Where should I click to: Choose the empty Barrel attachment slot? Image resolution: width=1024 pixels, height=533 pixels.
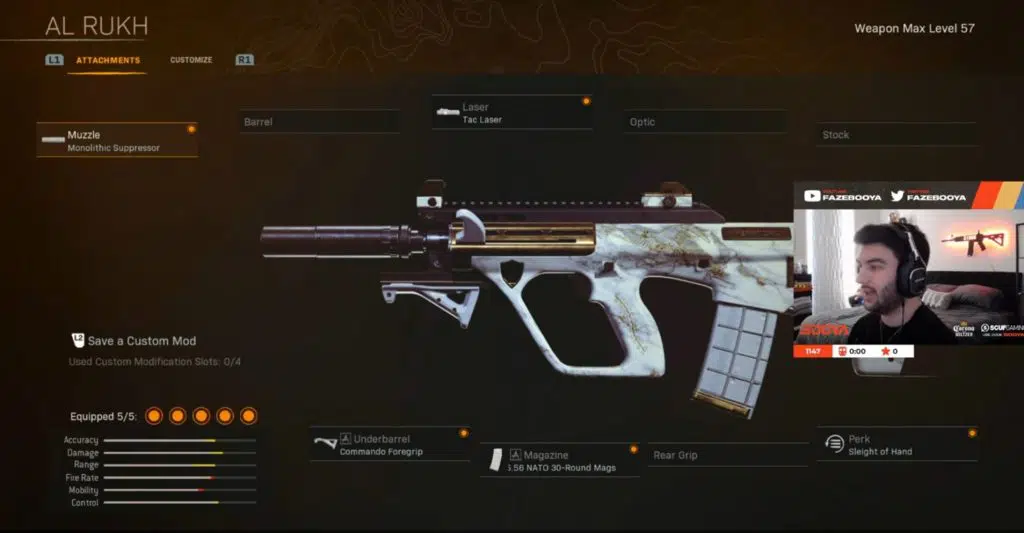(319, 122)
